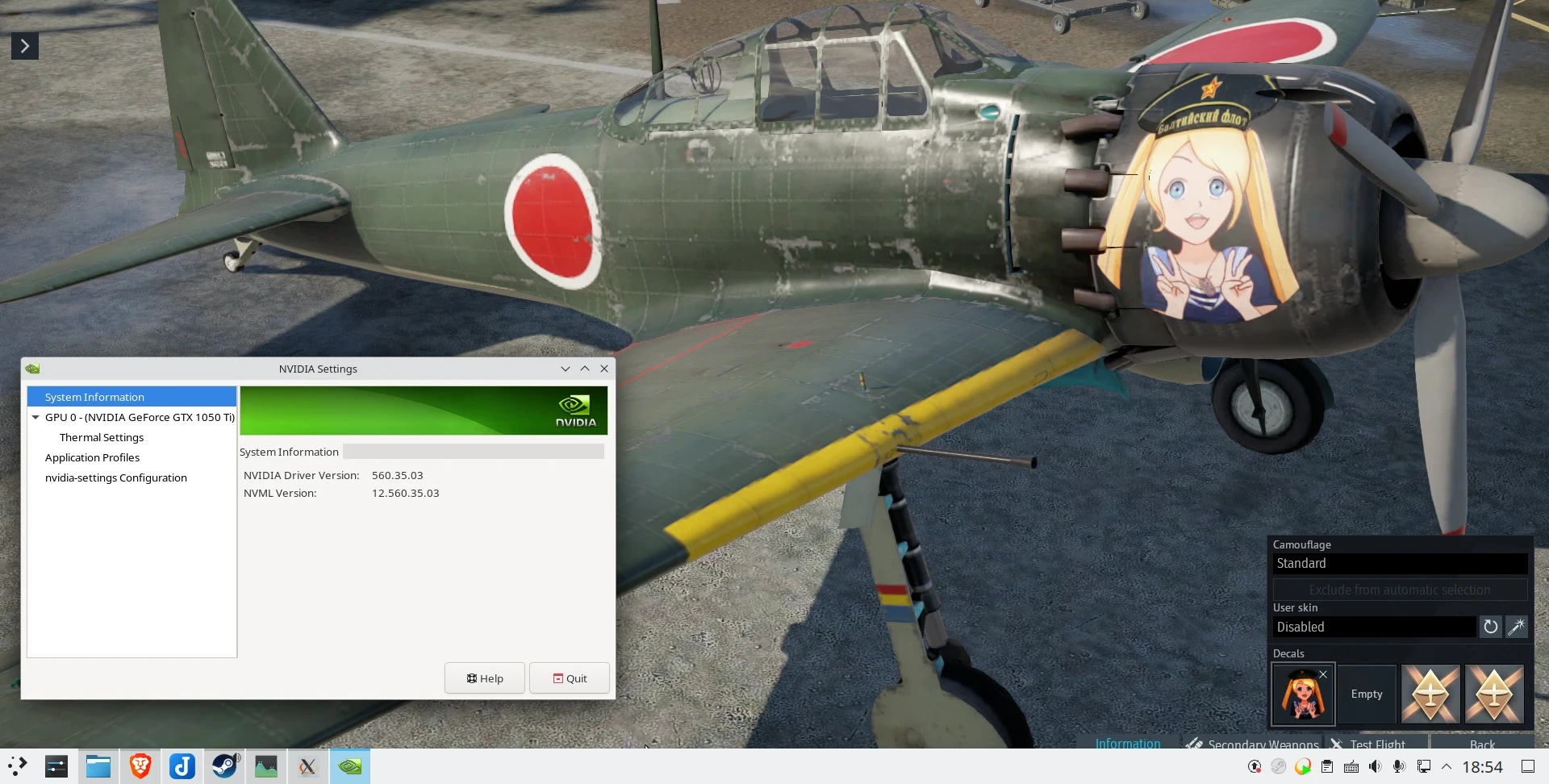The height and width of the screenshot is (784, 1549).
Task: Go Back from customization
Action: point(1482,744)
